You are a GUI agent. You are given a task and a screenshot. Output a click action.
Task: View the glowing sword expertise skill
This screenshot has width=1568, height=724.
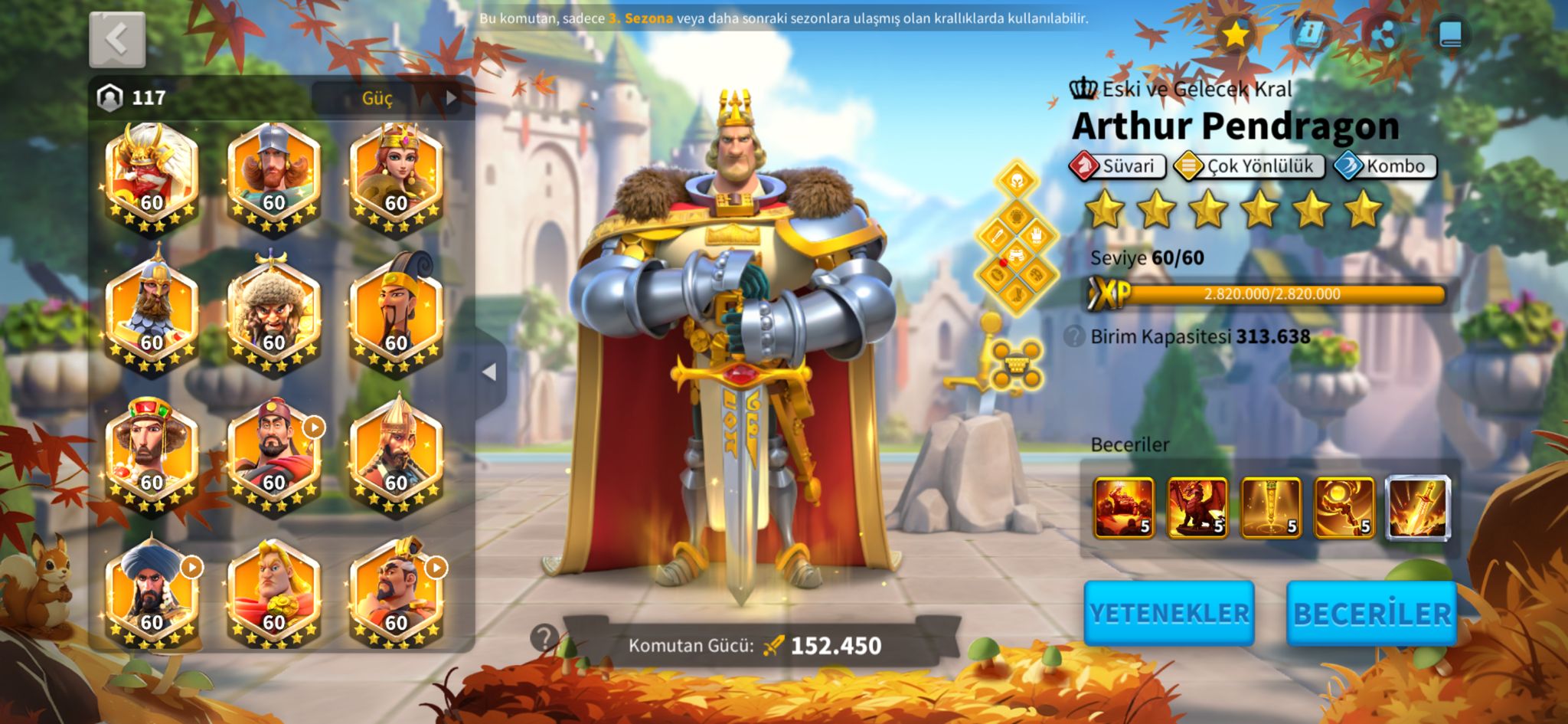1417,507
